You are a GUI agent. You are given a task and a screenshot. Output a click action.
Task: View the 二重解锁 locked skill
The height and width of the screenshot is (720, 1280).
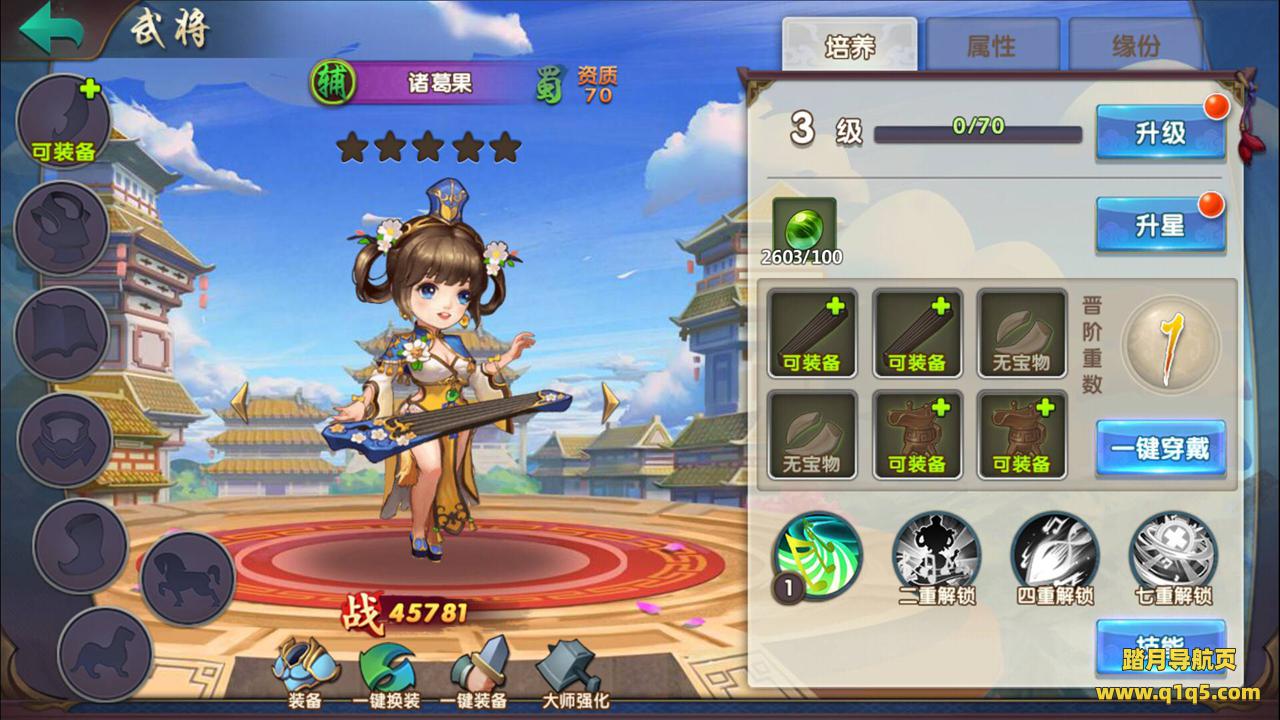pos(936,555)
